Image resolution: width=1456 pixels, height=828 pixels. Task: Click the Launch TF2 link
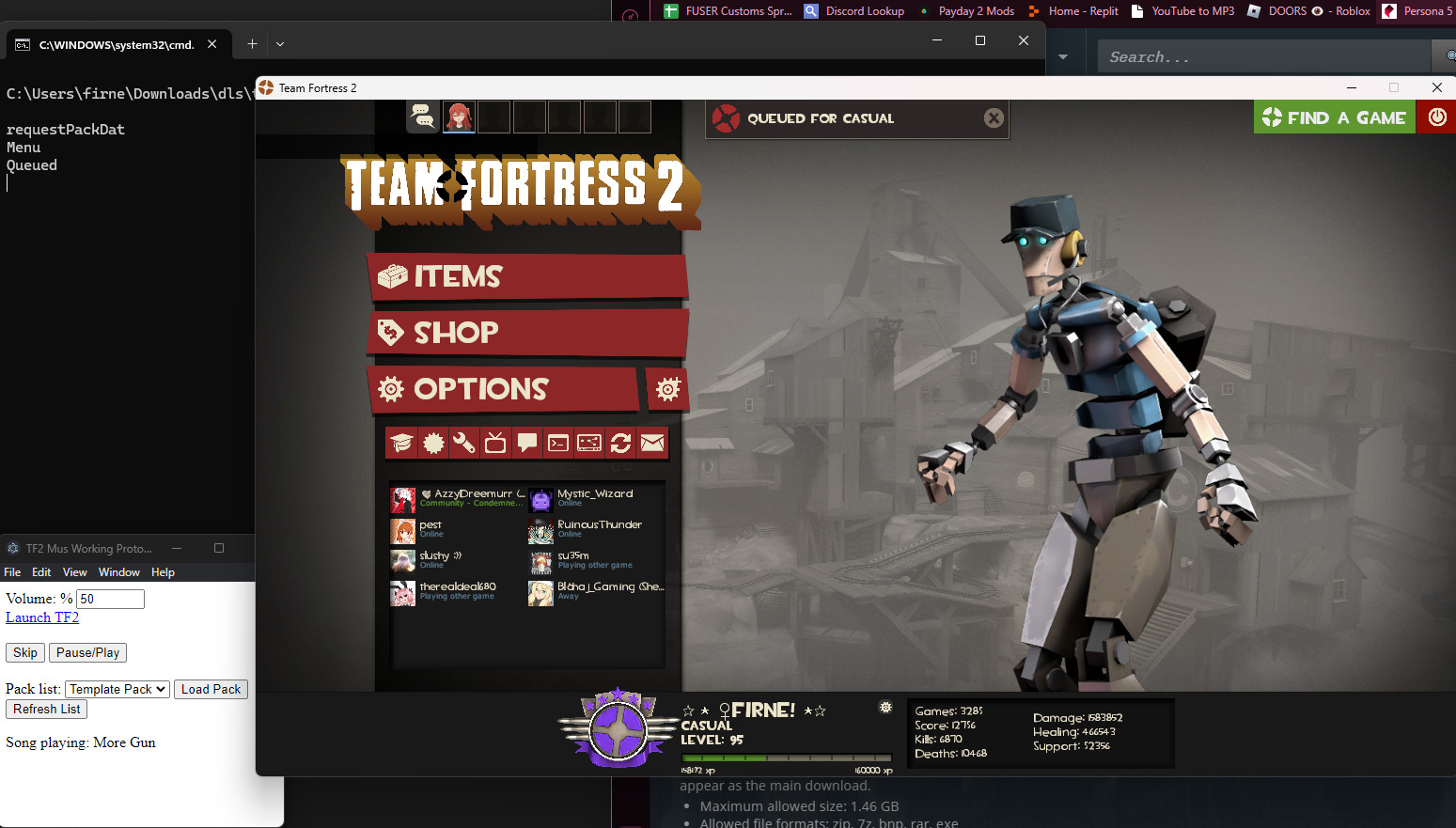[x=41, y=617]
